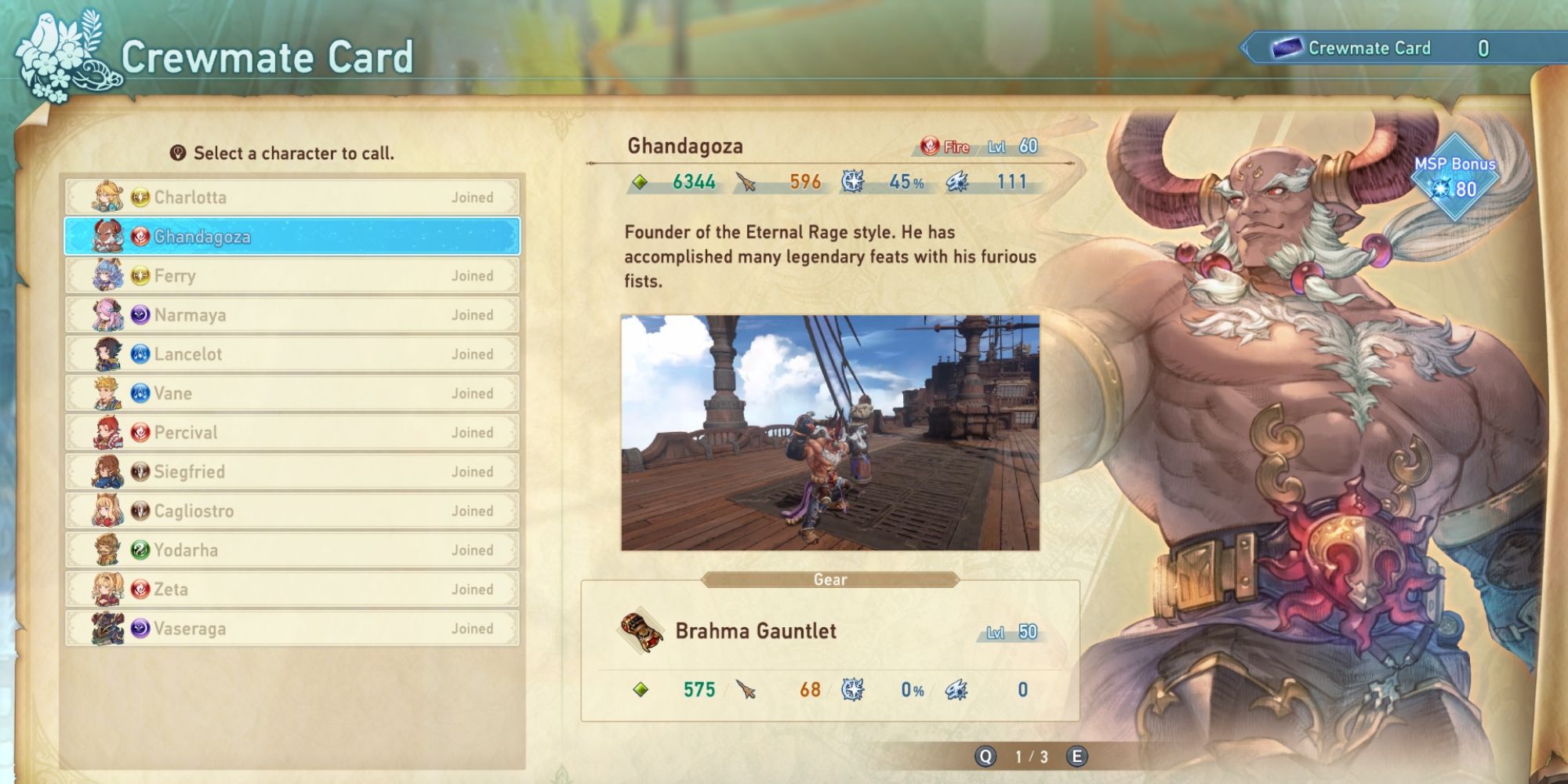Image resolution: width=1568 pixels, height=784 pixels.
Task: Select Siegfried from the crew list
Action: click(x=298, y=471)
